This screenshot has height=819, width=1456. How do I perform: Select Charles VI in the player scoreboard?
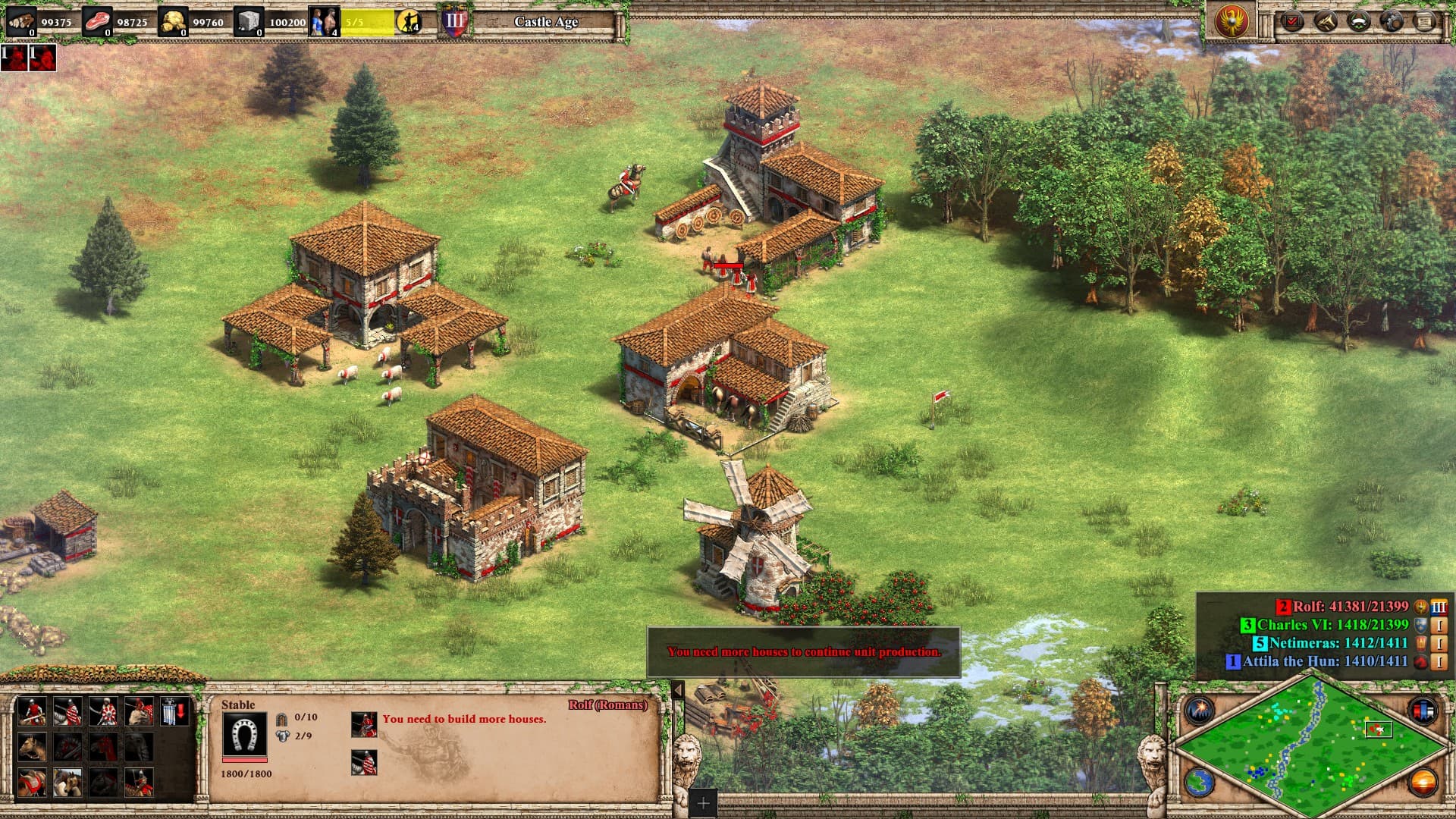pyautogui.click(x=1332, y=625)
